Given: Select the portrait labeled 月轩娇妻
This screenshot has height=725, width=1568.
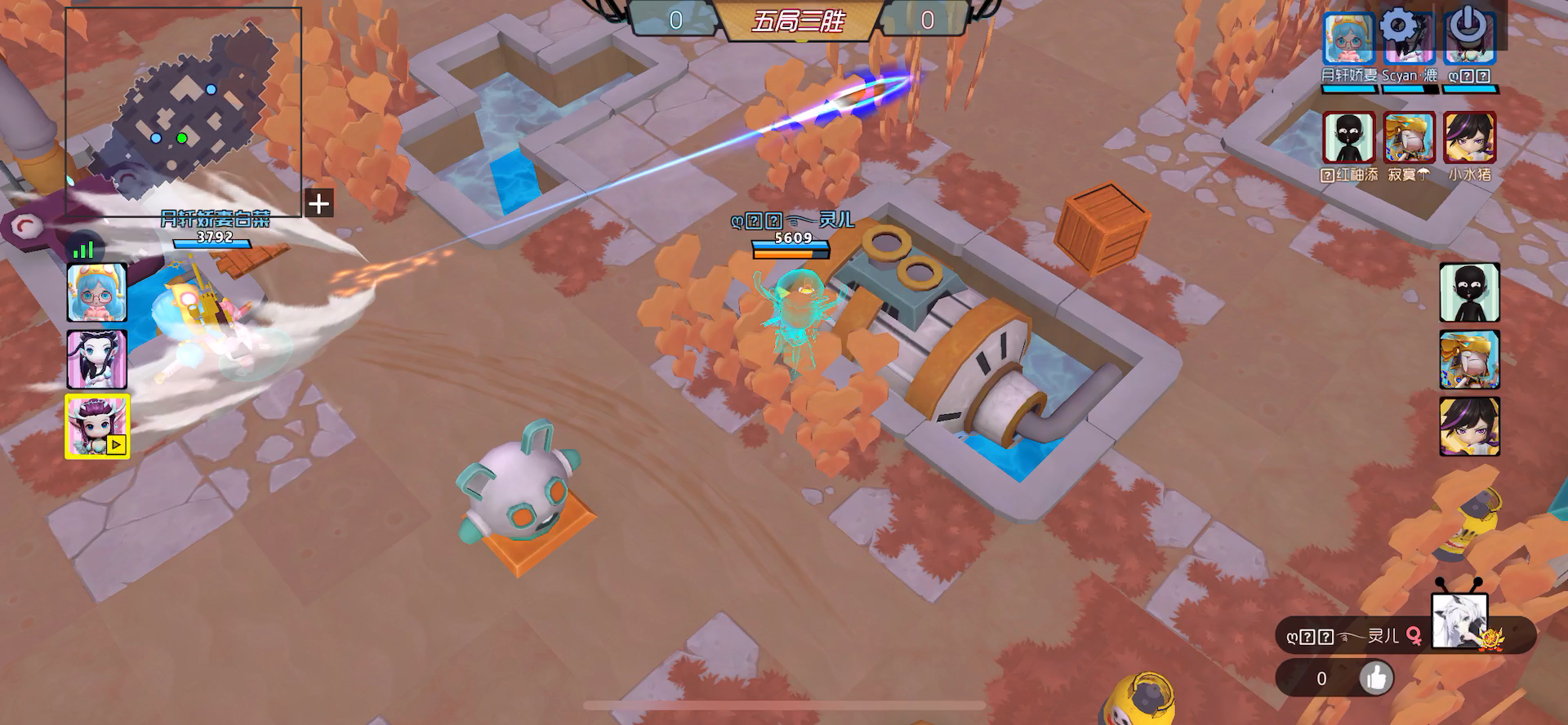Looking at the screenshot, I should point(1348,41).
